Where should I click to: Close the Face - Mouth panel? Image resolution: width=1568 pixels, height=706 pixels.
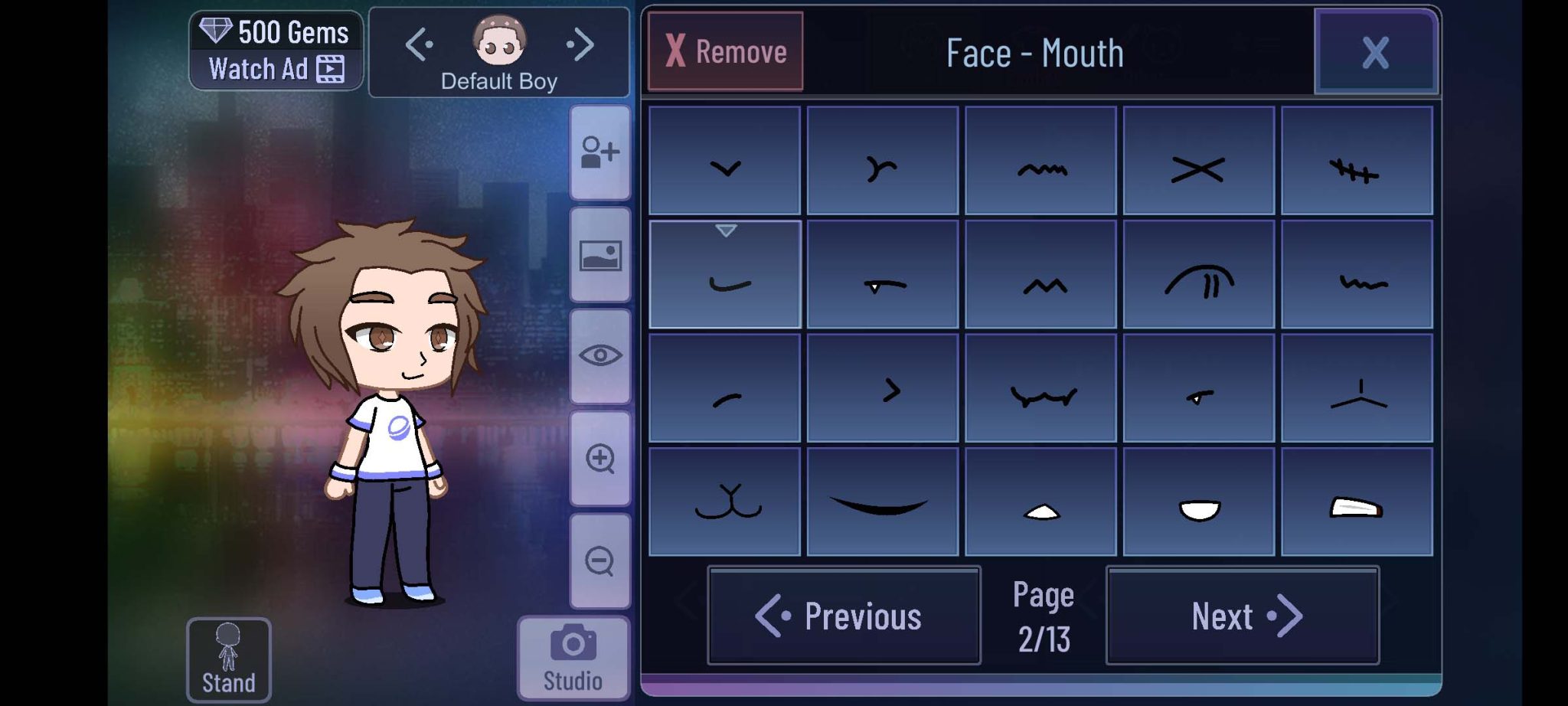tap(1375, 52)
